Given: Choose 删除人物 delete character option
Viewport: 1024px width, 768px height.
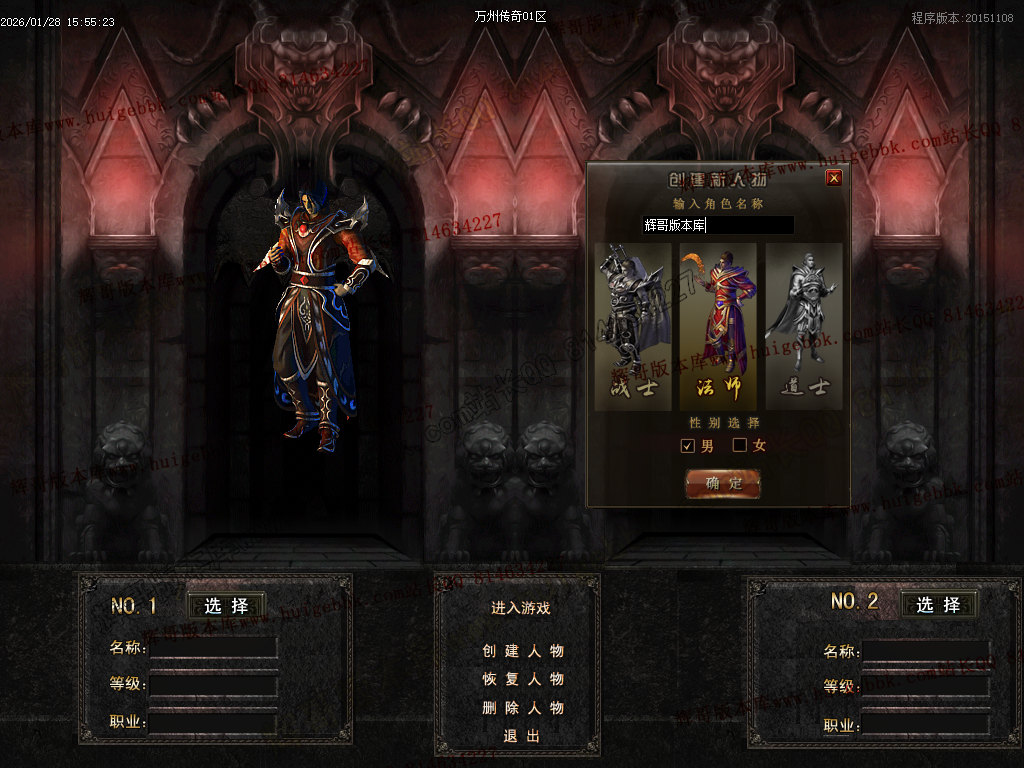Looking at the screenshot, I should pyautogui.click(x=522, y=708).
